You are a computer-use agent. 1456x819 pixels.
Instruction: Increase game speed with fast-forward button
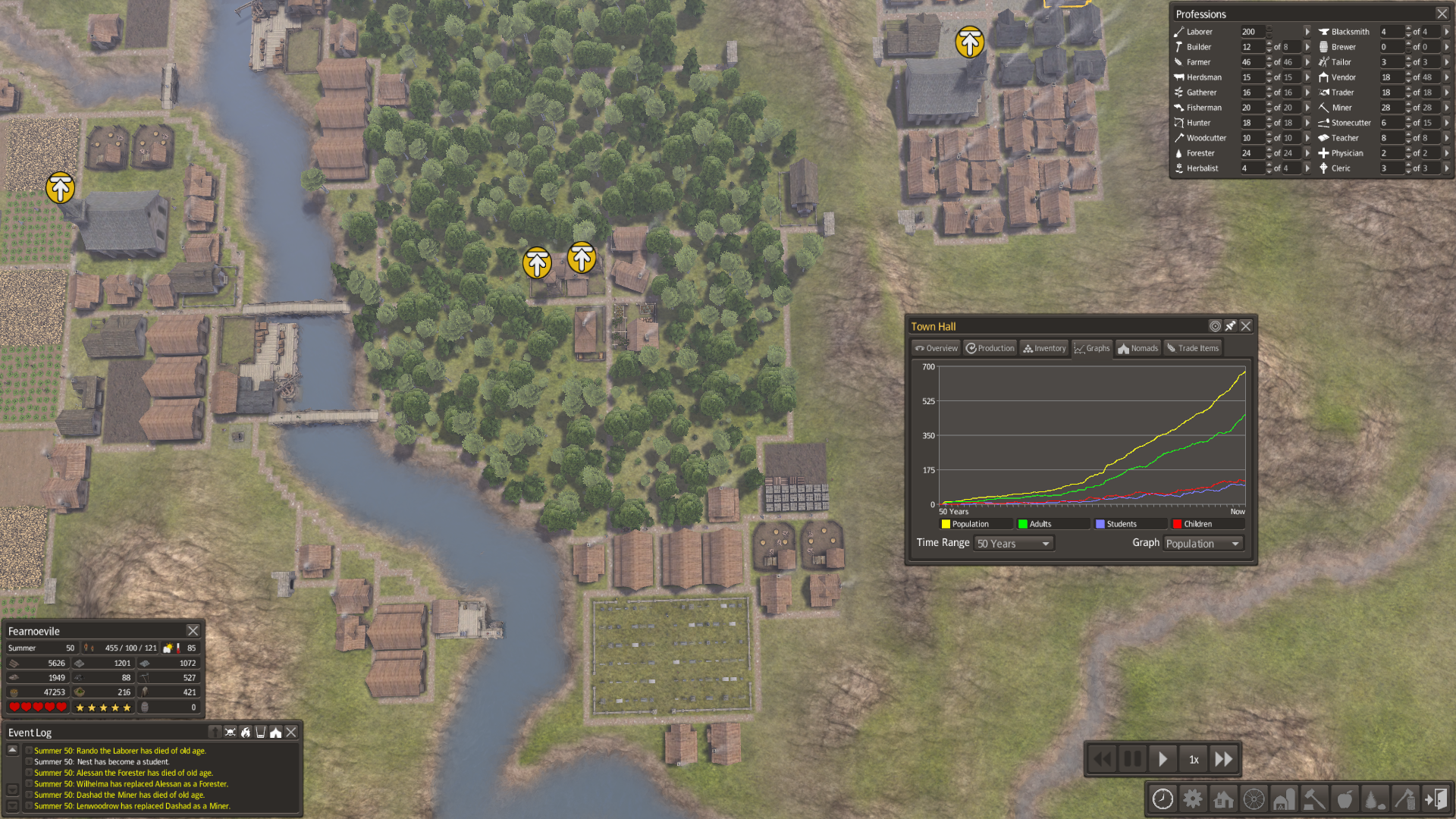click(x=1223, y=759)
